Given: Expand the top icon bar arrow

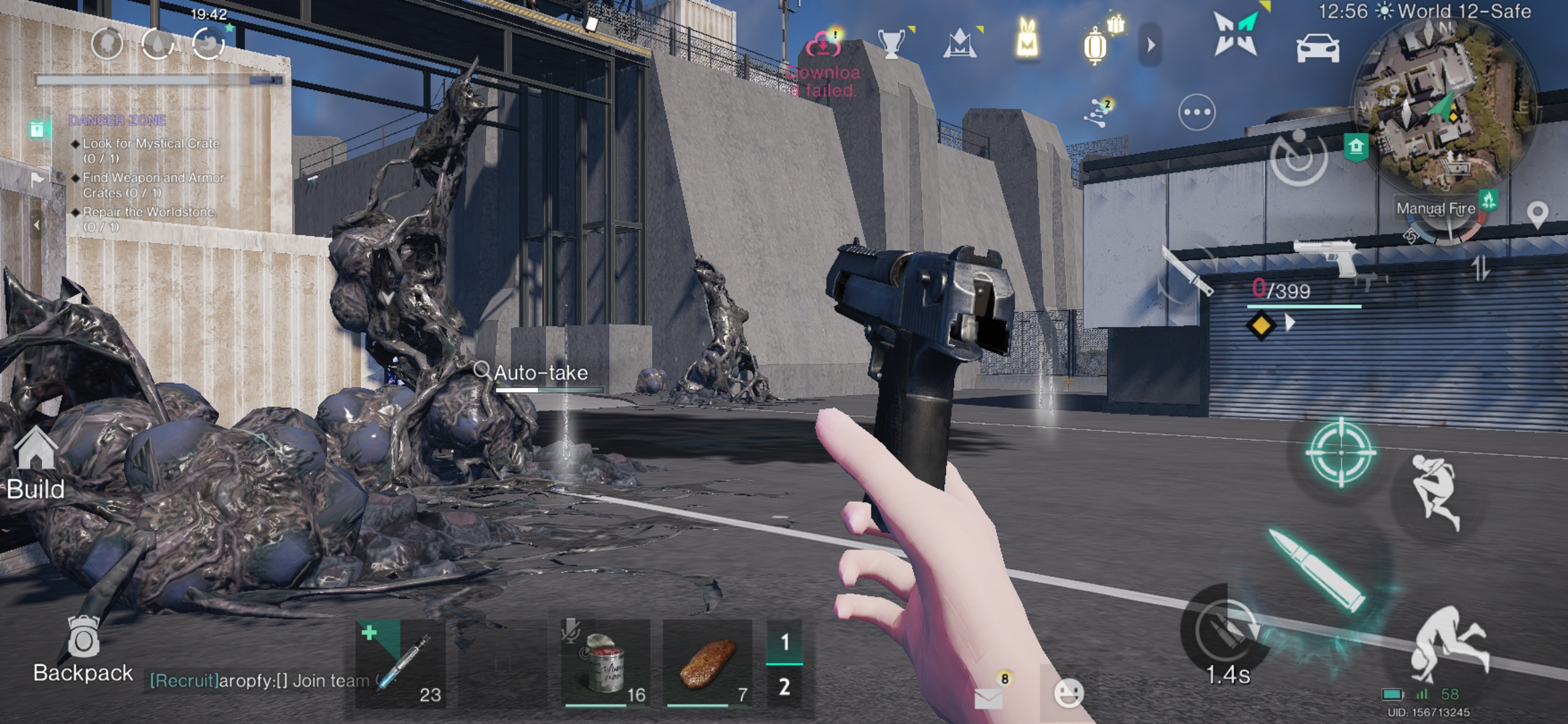Looking at the screenshot, I should (x=1151, y=45).
